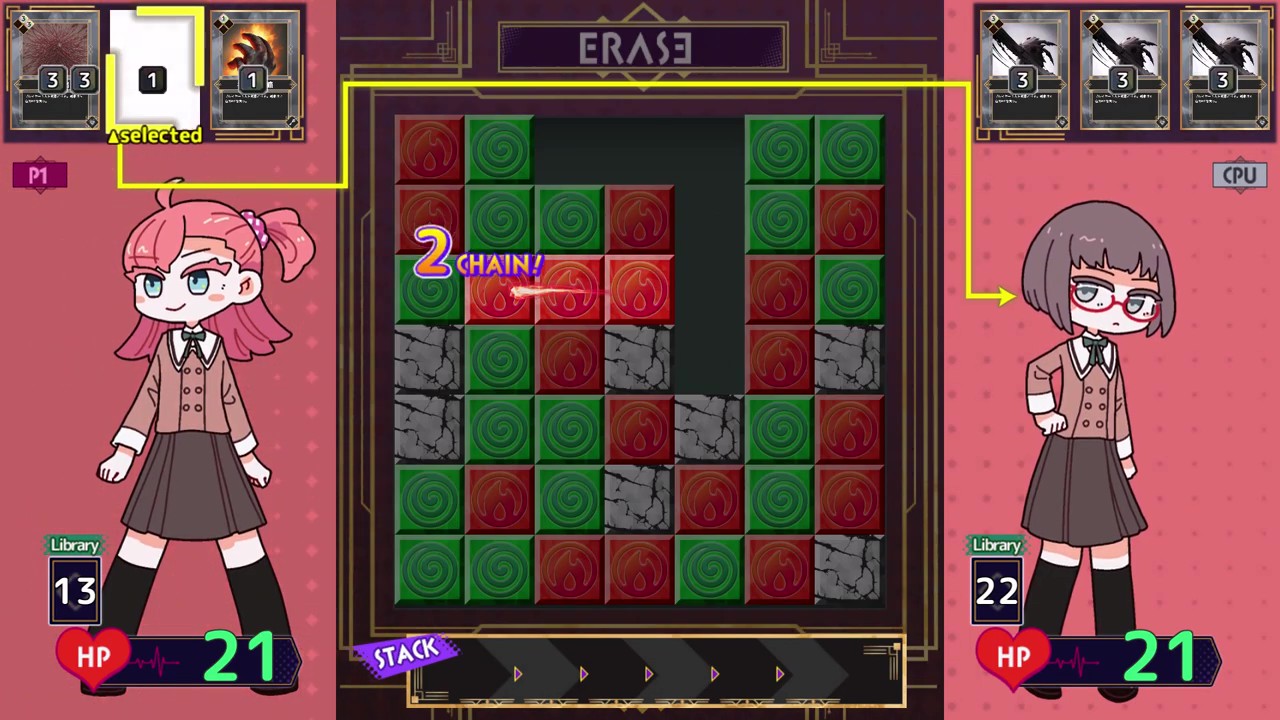This screenshot has height=720, width=1280.
Task: Open CPU's Library counter showing 22
Action: pos(995,590)
